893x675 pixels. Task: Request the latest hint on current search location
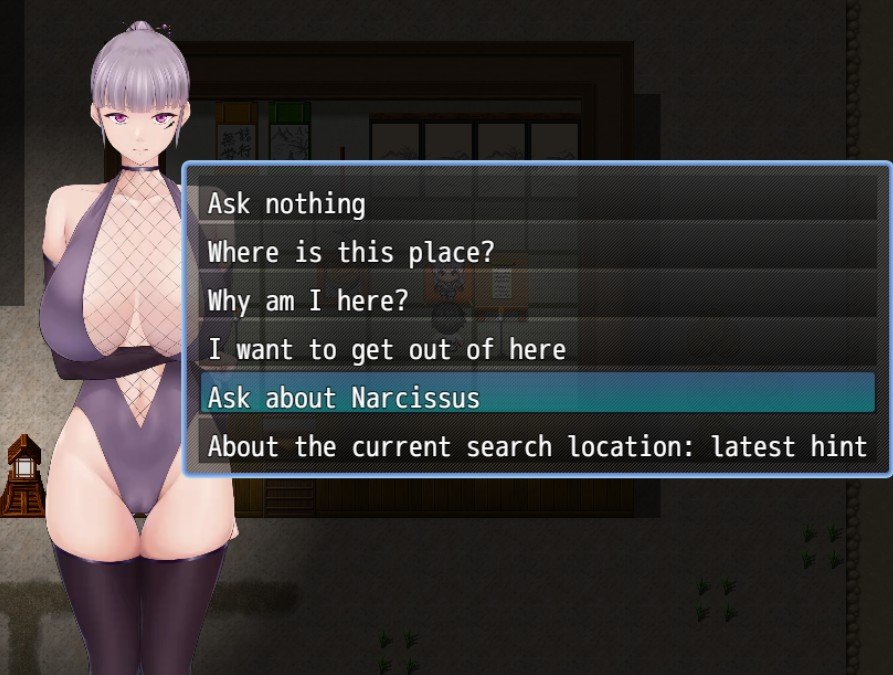pyautogui.click(x=537, y=446)
